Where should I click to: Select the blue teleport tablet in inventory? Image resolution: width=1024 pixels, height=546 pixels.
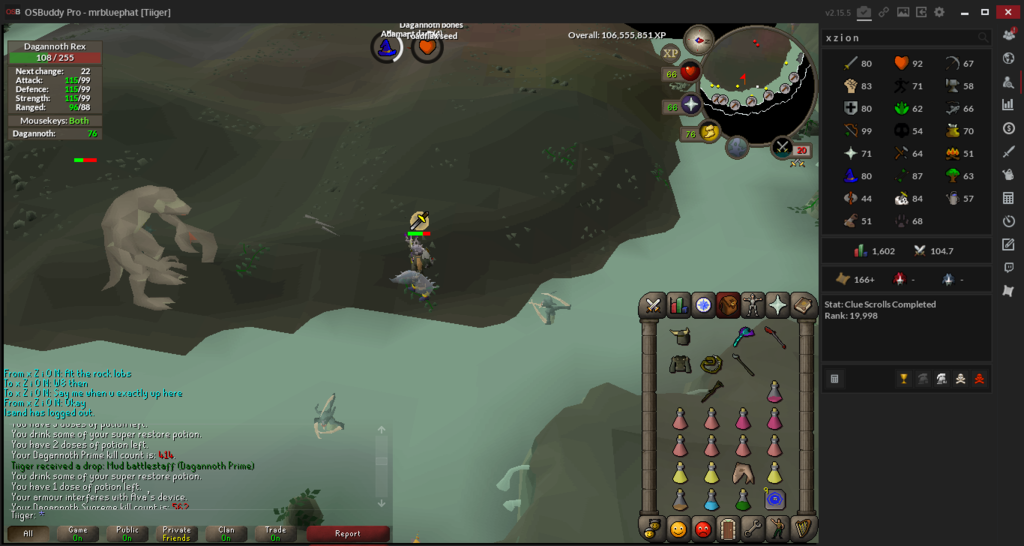click(x=775, y=499)
